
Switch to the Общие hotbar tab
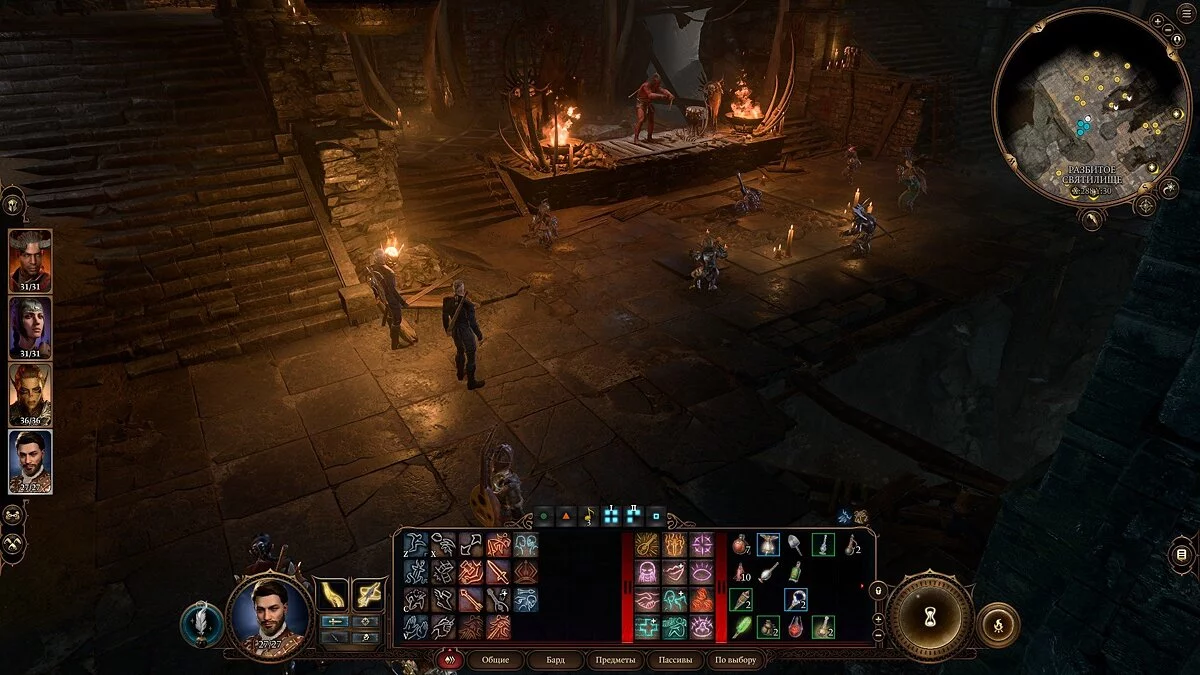(x=495, y=660)
